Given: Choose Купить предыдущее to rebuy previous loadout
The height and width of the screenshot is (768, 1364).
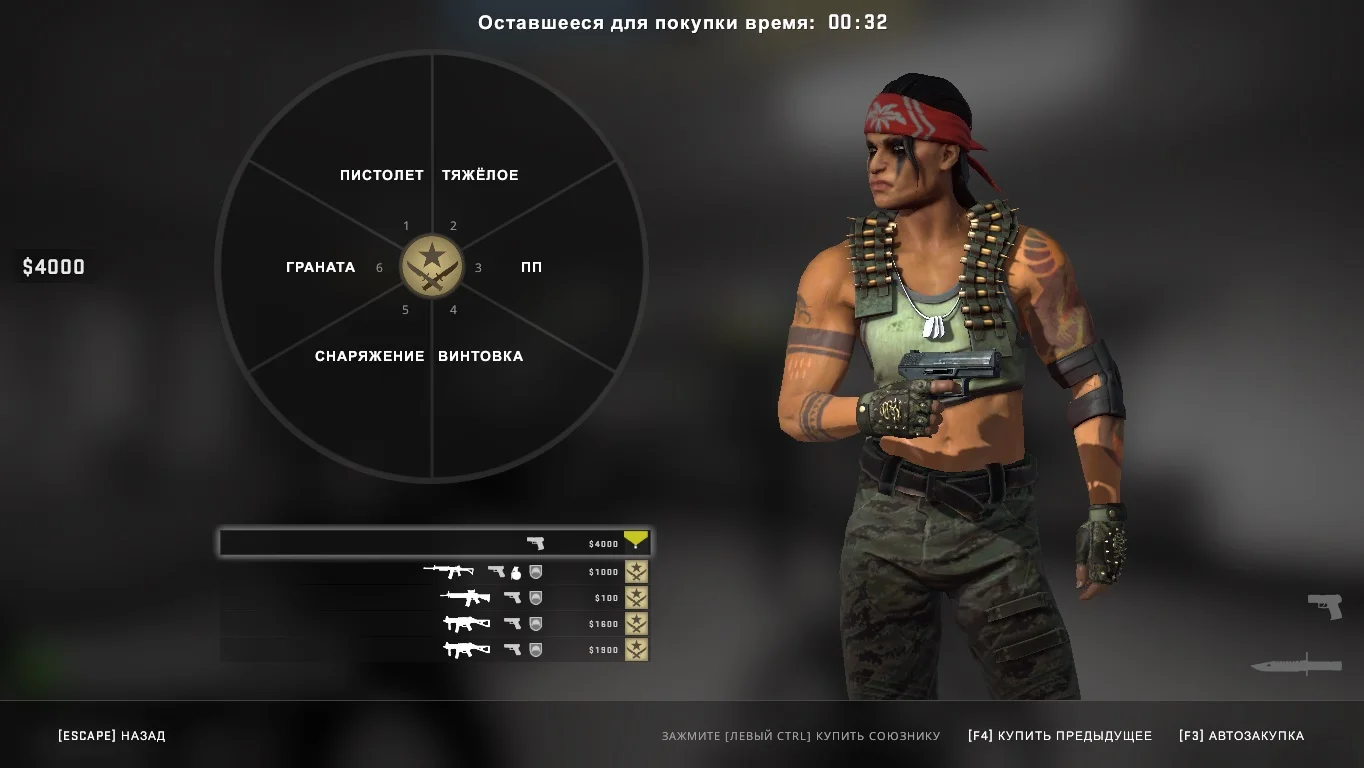Looking at the screenshot, I should (x=1059, y=736).
